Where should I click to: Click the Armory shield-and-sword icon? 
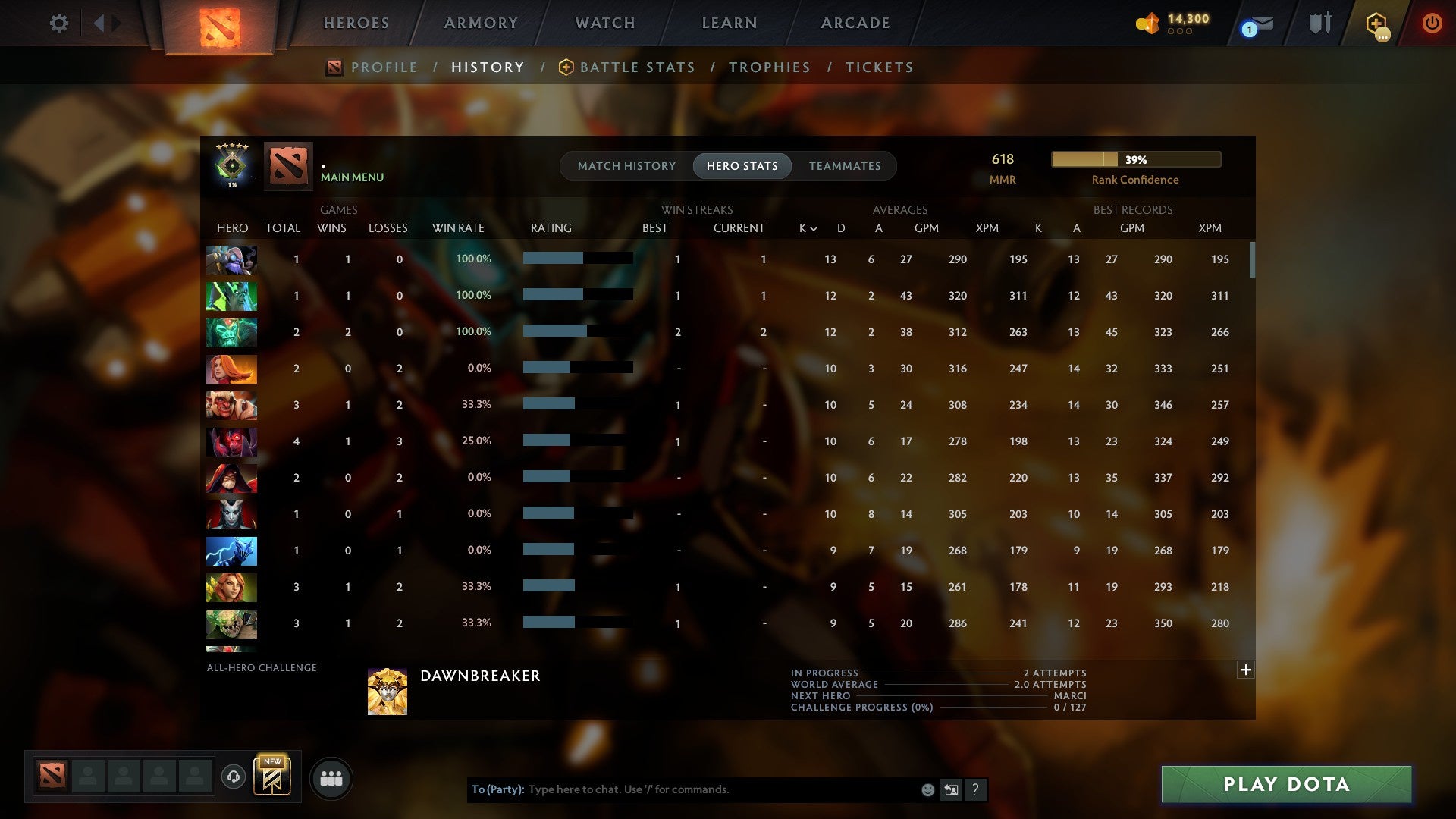1319,23
